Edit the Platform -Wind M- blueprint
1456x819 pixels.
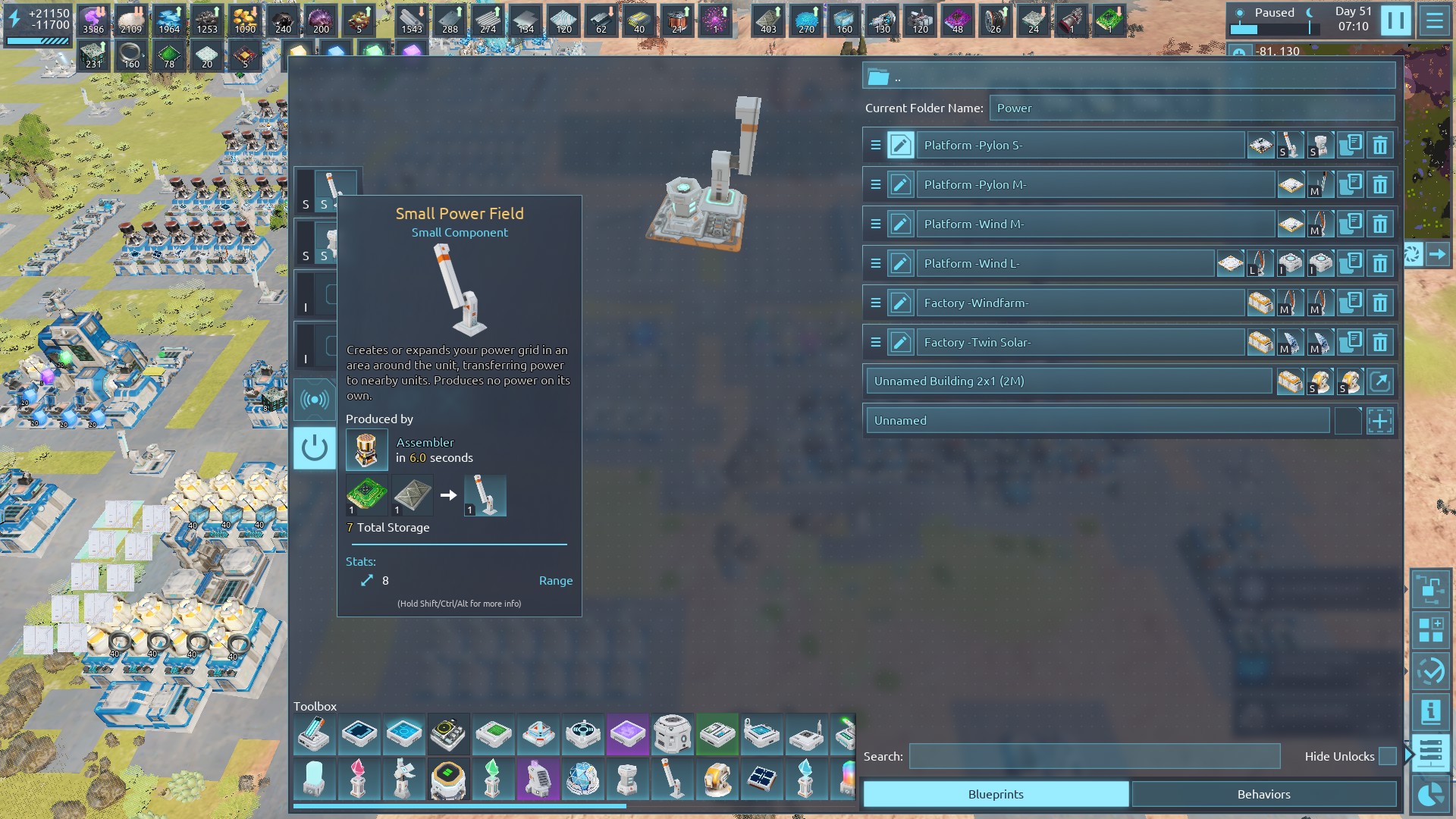[x=900, y=224]
